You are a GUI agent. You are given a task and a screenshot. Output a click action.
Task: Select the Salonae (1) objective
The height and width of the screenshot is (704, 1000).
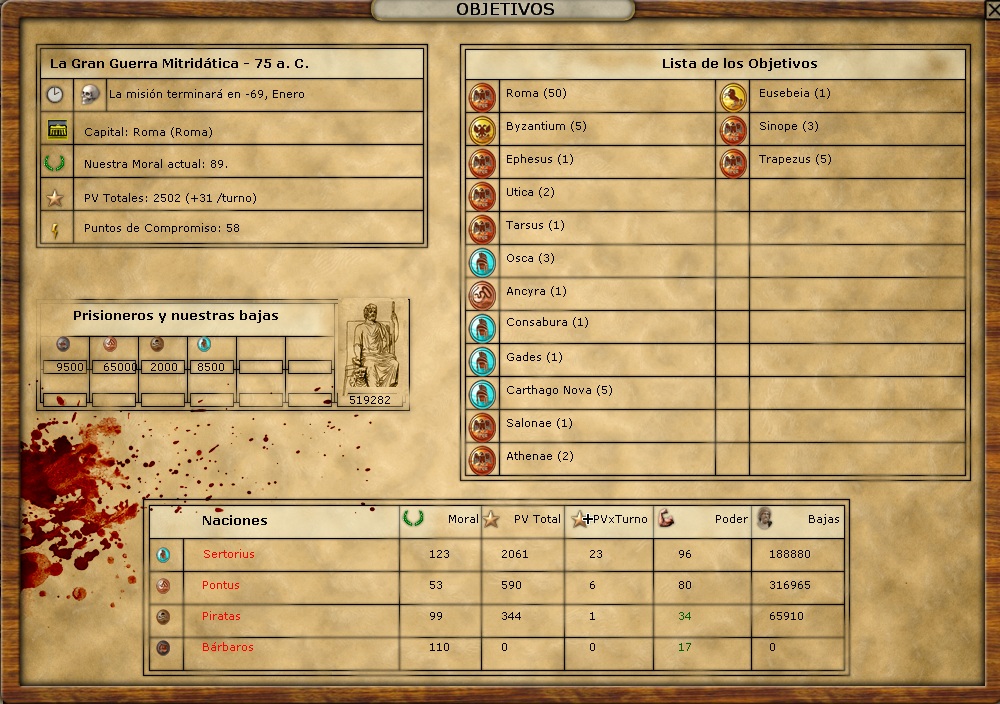tap(539, 424)
